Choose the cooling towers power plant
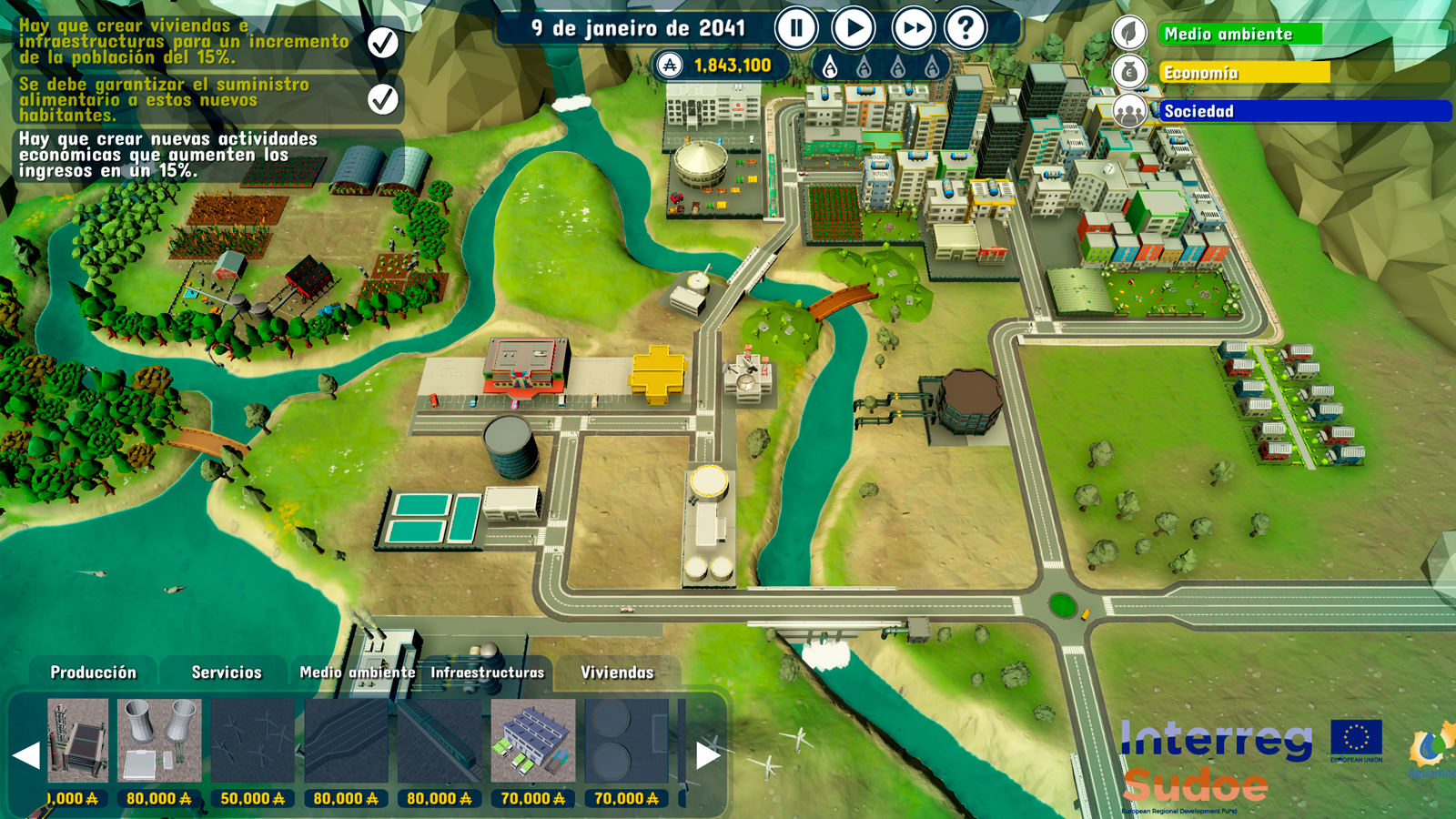 coord(159,741)
